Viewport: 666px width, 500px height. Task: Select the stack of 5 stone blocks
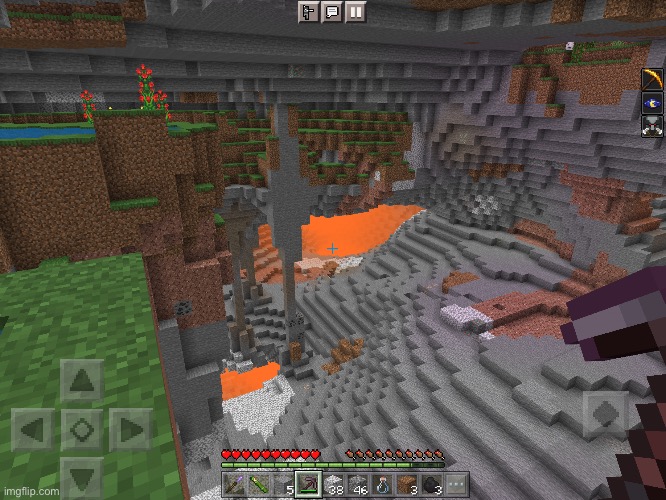click(x=283, y=484)
